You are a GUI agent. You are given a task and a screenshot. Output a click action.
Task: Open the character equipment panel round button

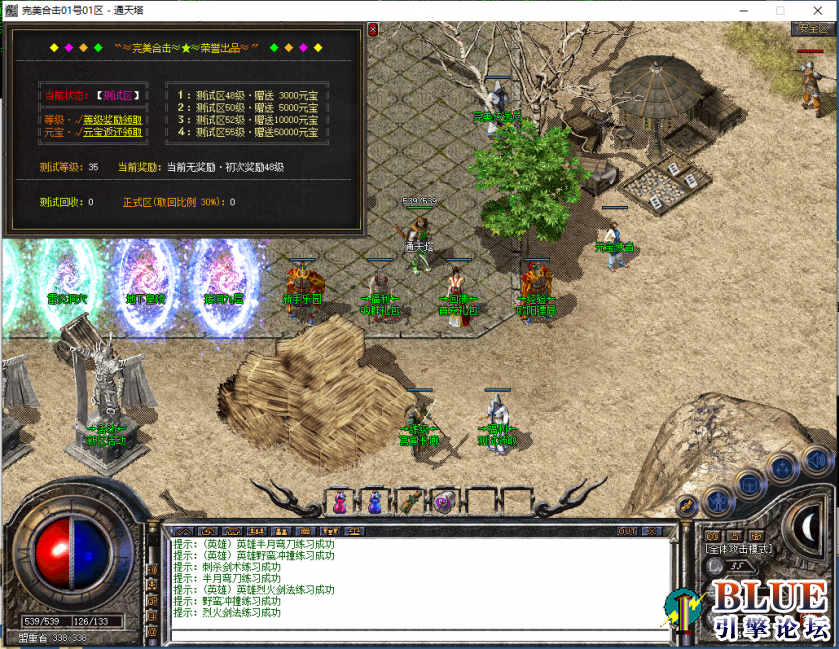tap(716, 499)
